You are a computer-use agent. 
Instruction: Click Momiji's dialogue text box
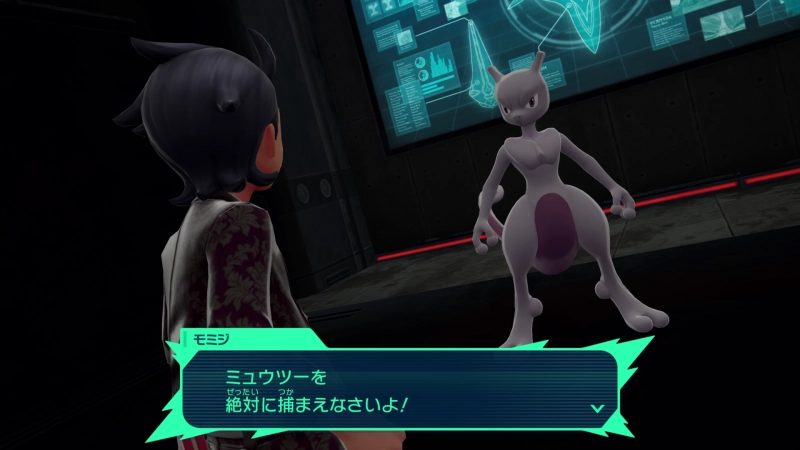coord(400,389)
